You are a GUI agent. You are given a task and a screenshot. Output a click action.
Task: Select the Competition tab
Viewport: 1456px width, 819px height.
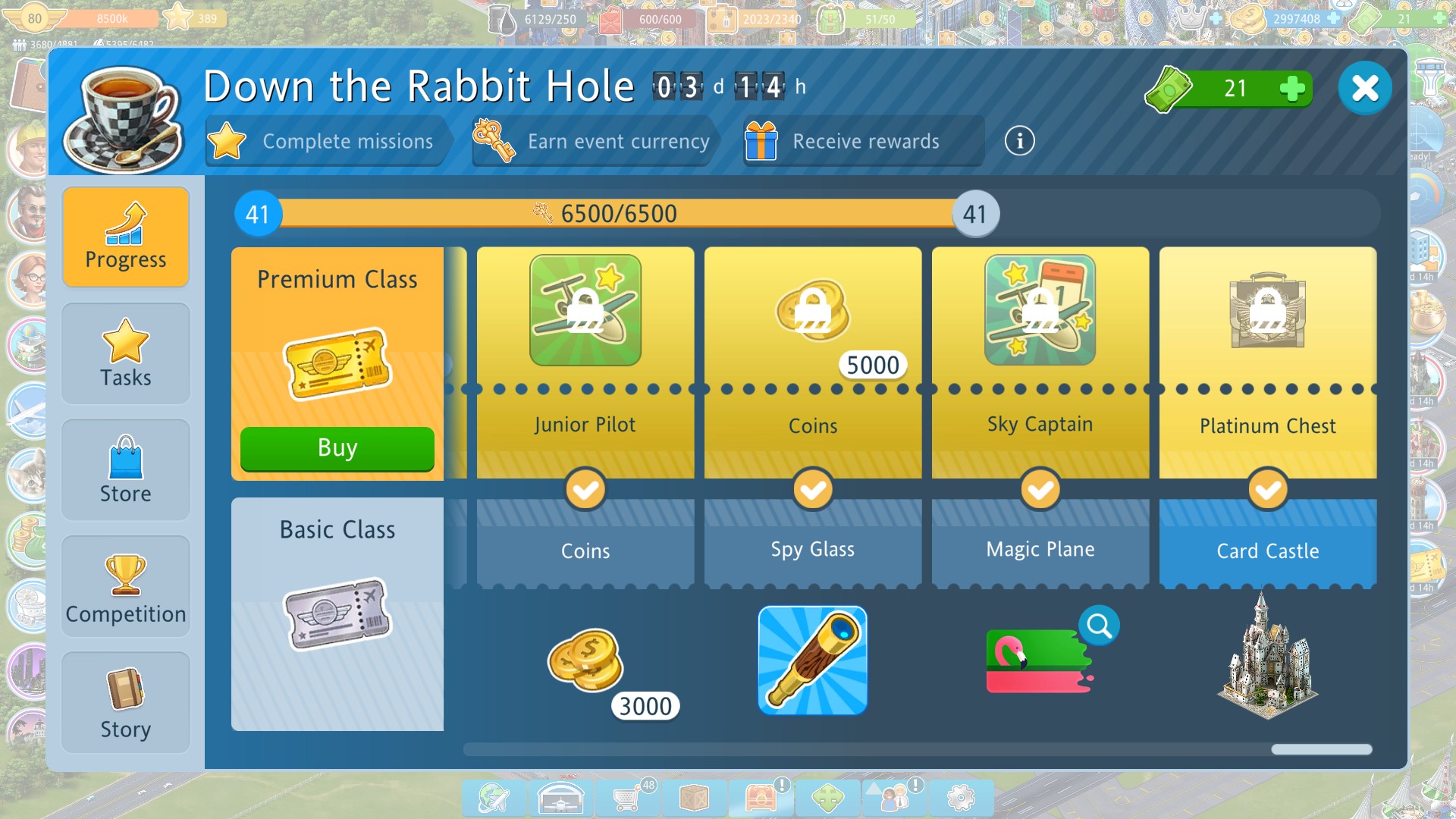126,587
